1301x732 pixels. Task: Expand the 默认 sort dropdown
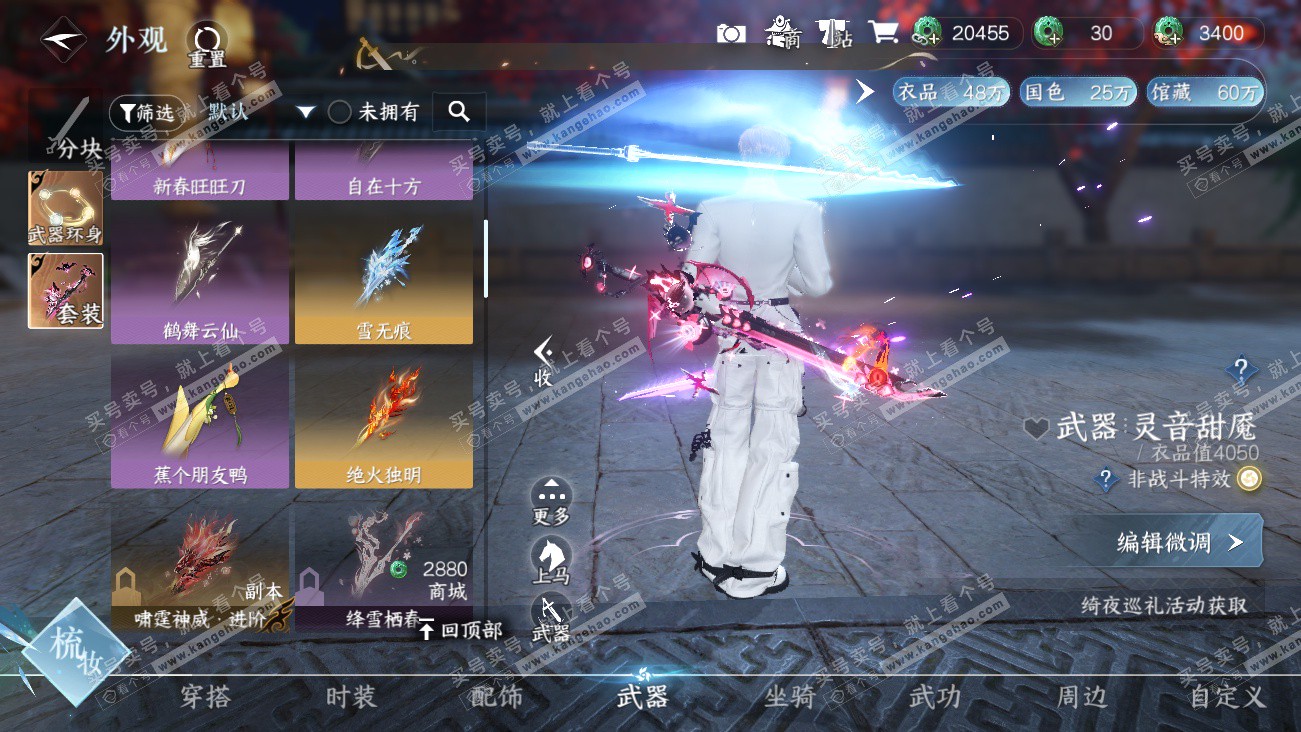click(x=306, y=112)
